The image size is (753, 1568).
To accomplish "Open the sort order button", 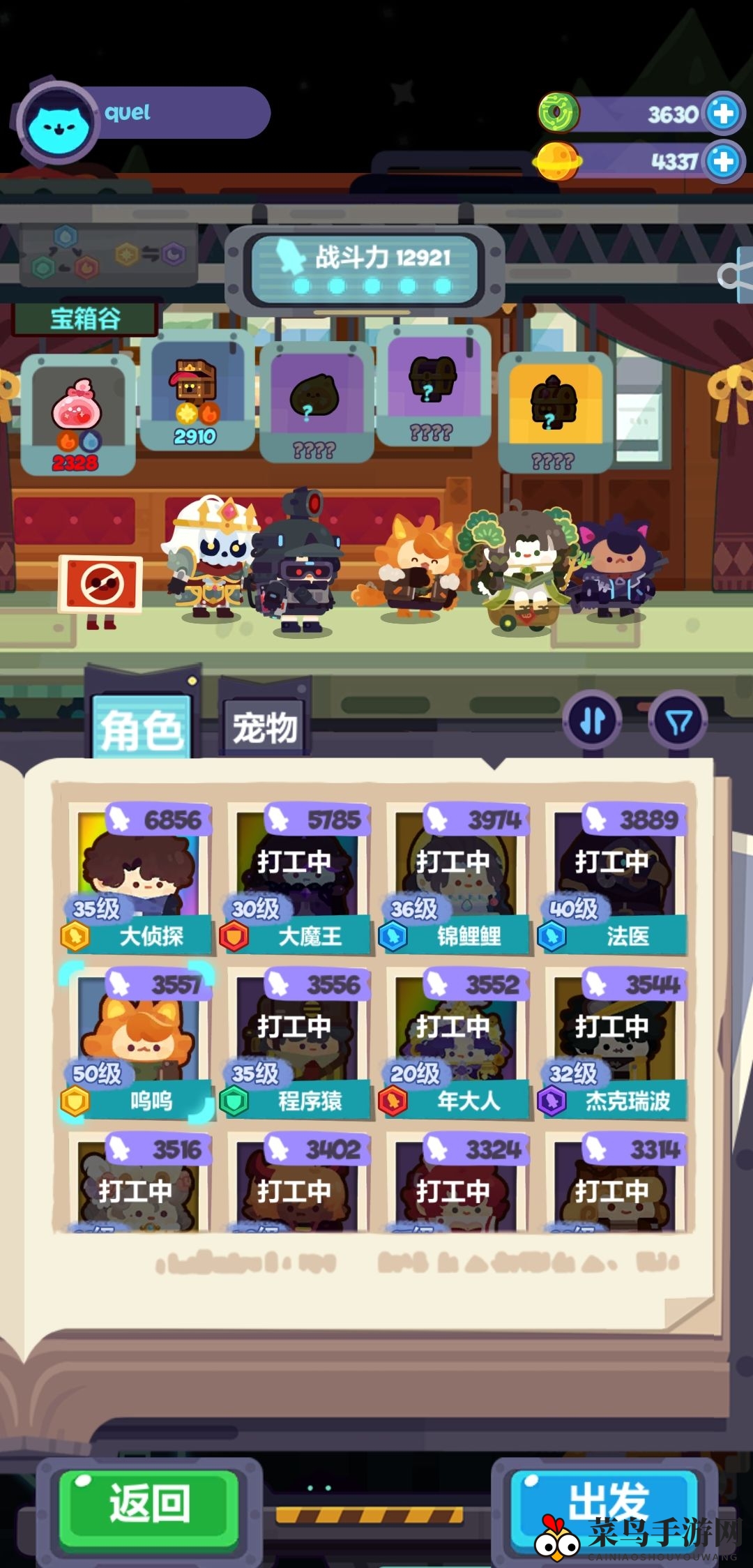I will (593, 721).
